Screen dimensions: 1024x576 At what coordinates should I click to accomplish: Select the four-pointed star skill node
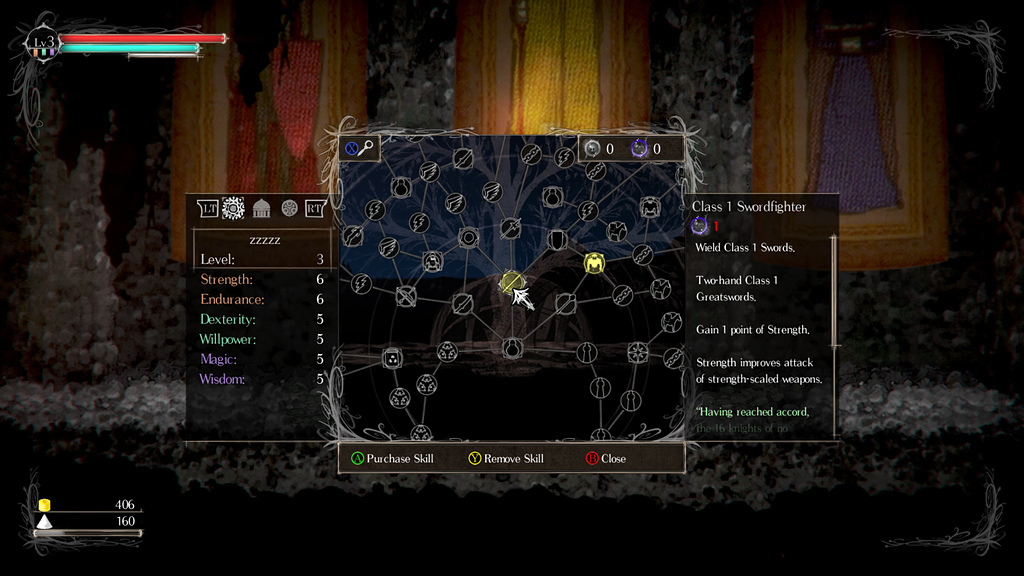click(638, 352)
